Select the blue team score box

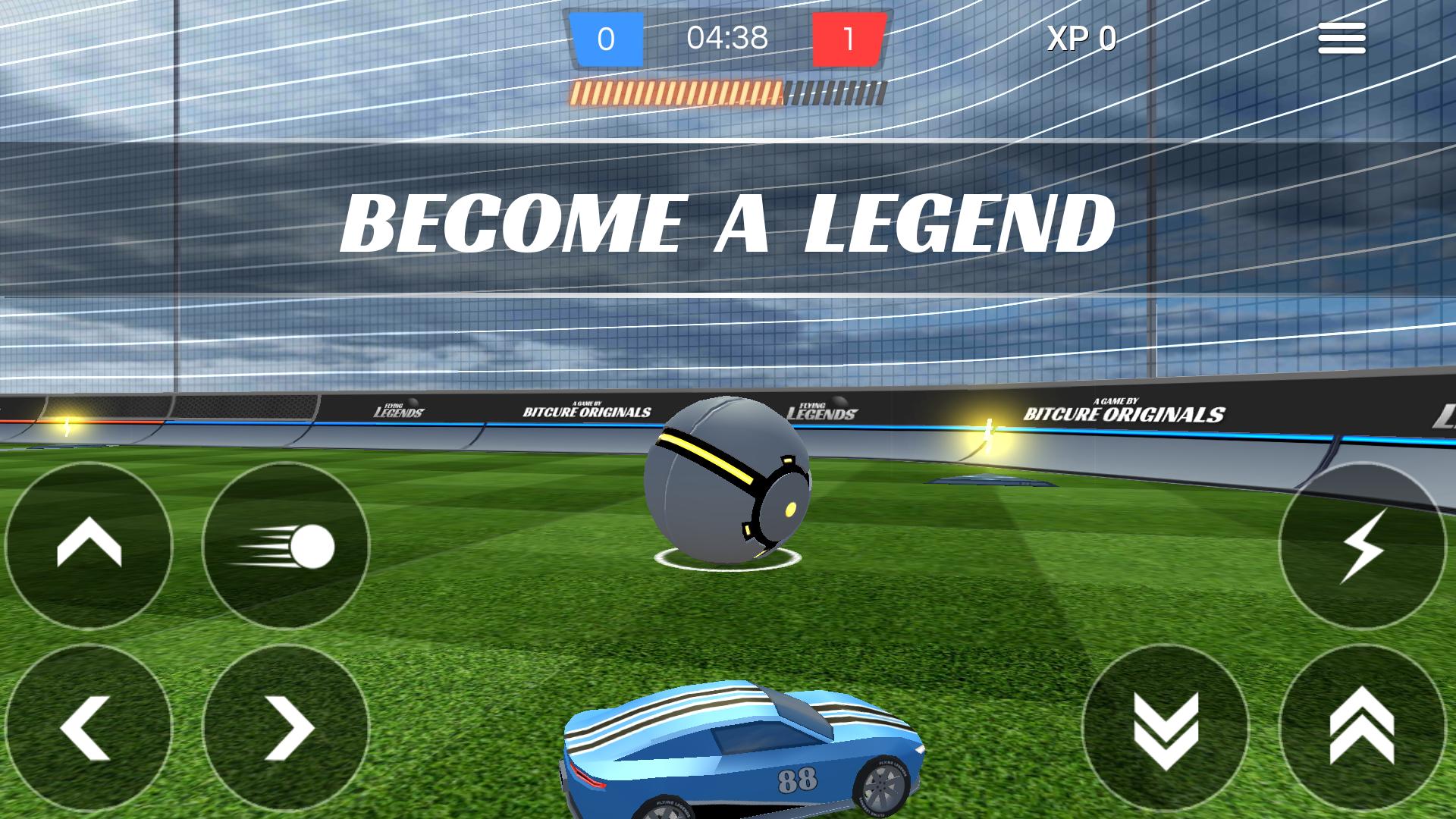608,36
